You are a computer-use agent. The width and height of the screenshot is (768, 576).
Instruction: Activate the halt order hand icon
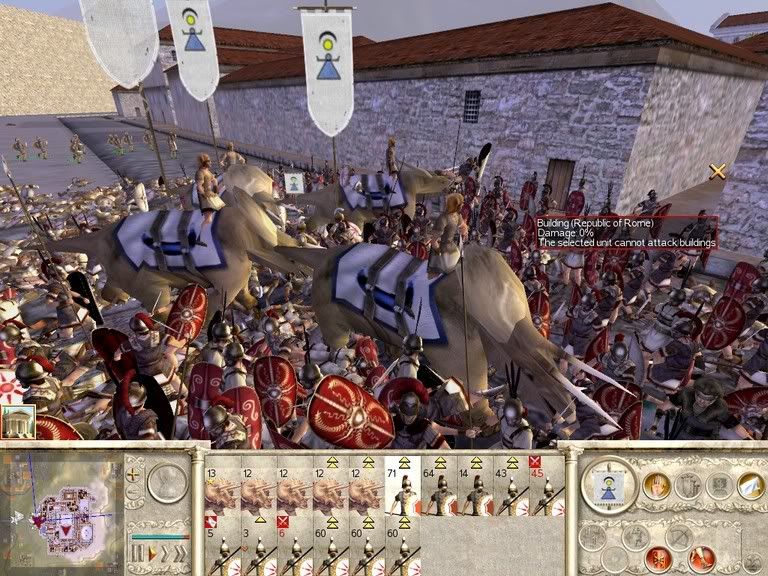(656, 486)
